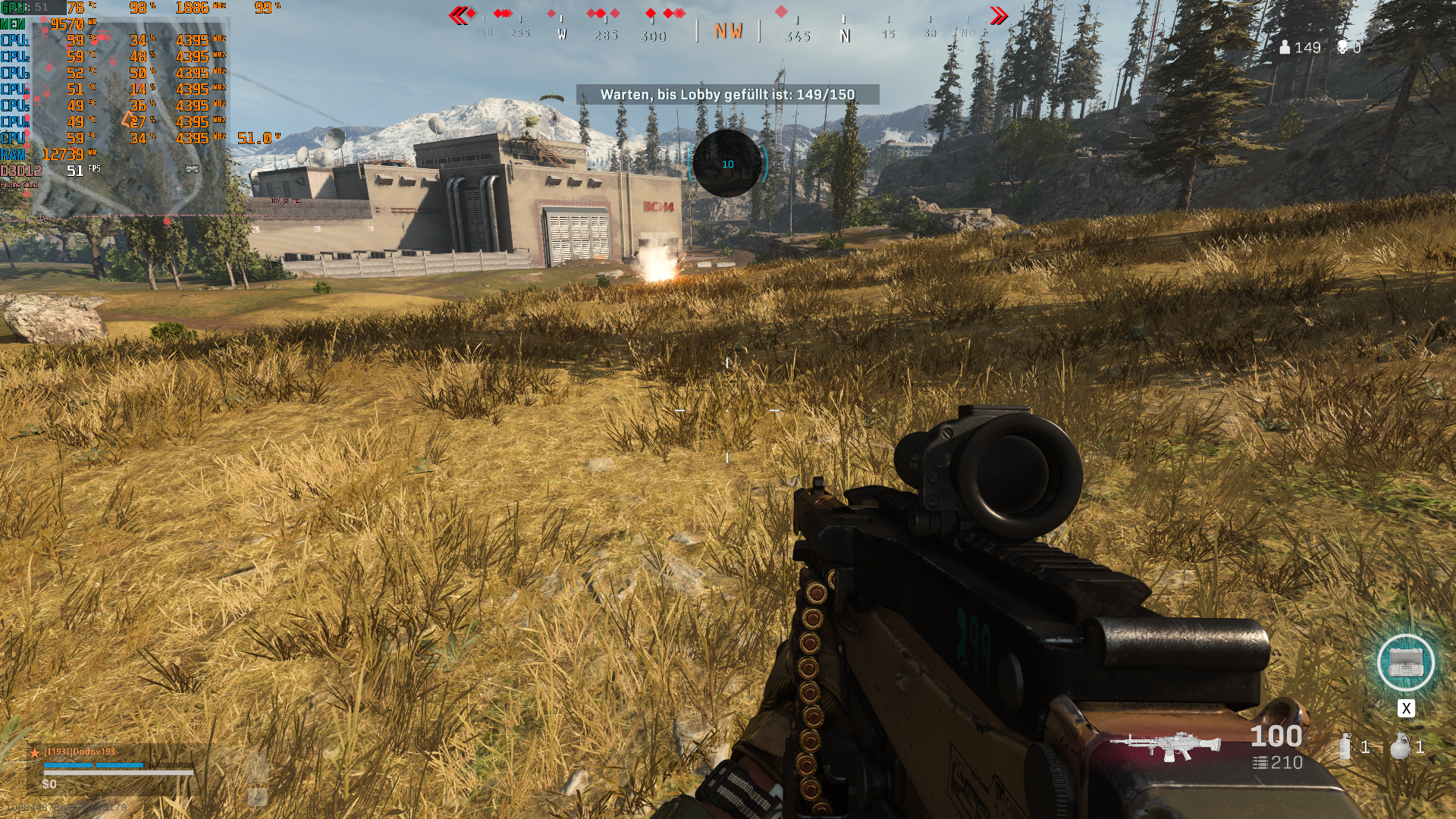Click the Frametime label in the overlay

(x=20, y=185)
